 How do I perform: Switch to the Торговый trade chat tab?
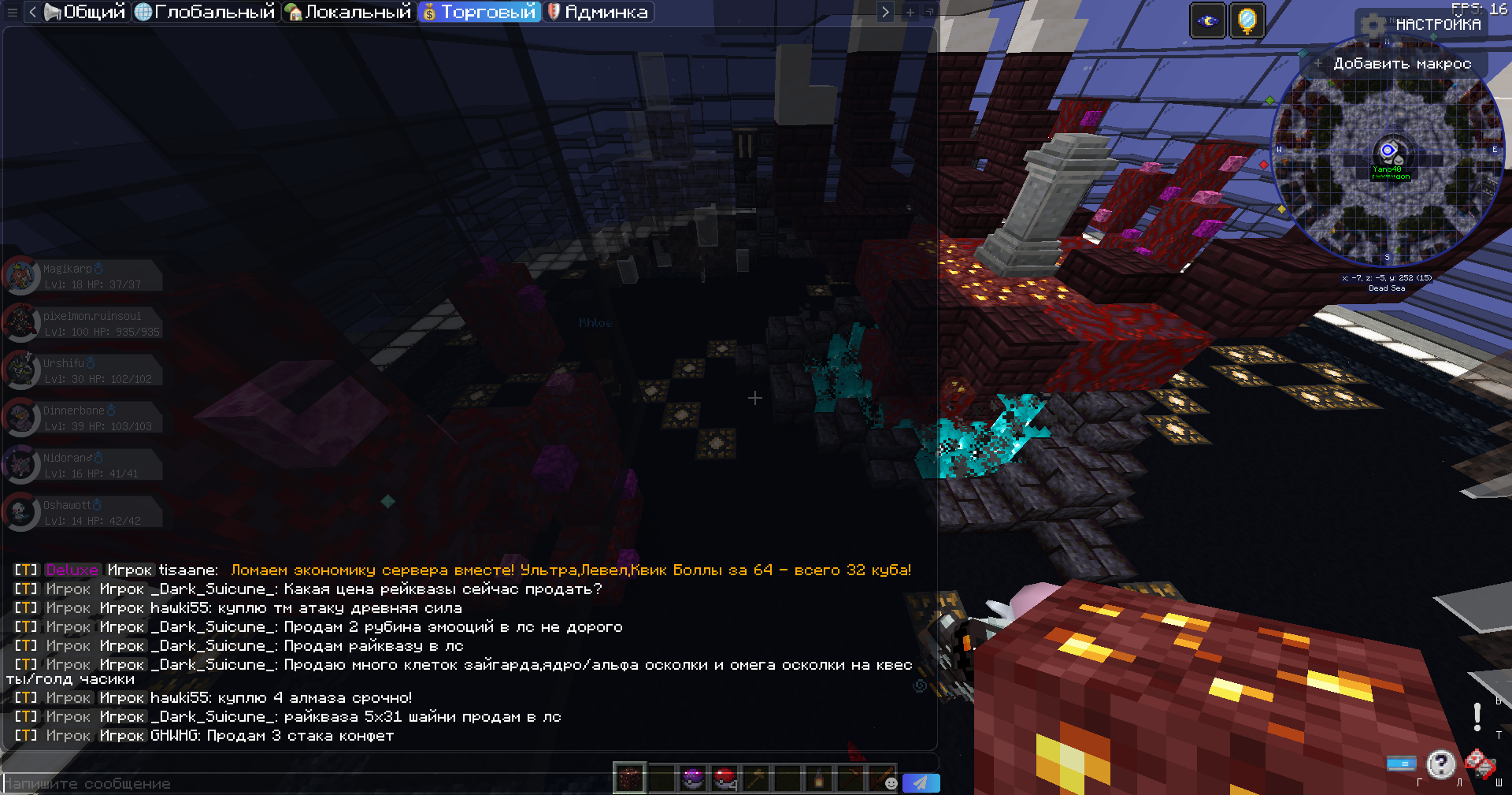(x=480, y=12)
